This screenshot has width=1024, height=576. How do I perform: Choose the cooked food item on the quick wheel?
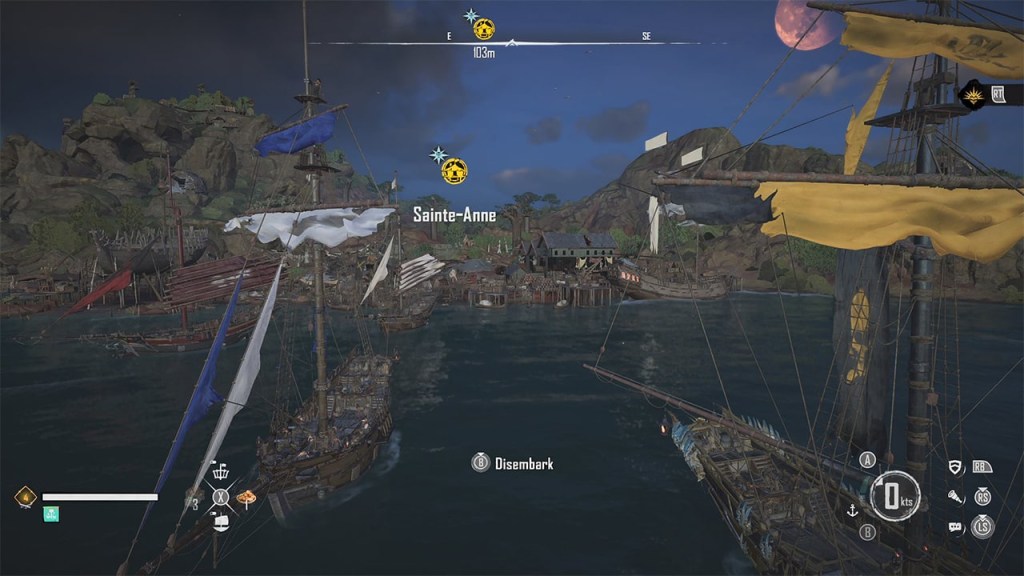245,497
